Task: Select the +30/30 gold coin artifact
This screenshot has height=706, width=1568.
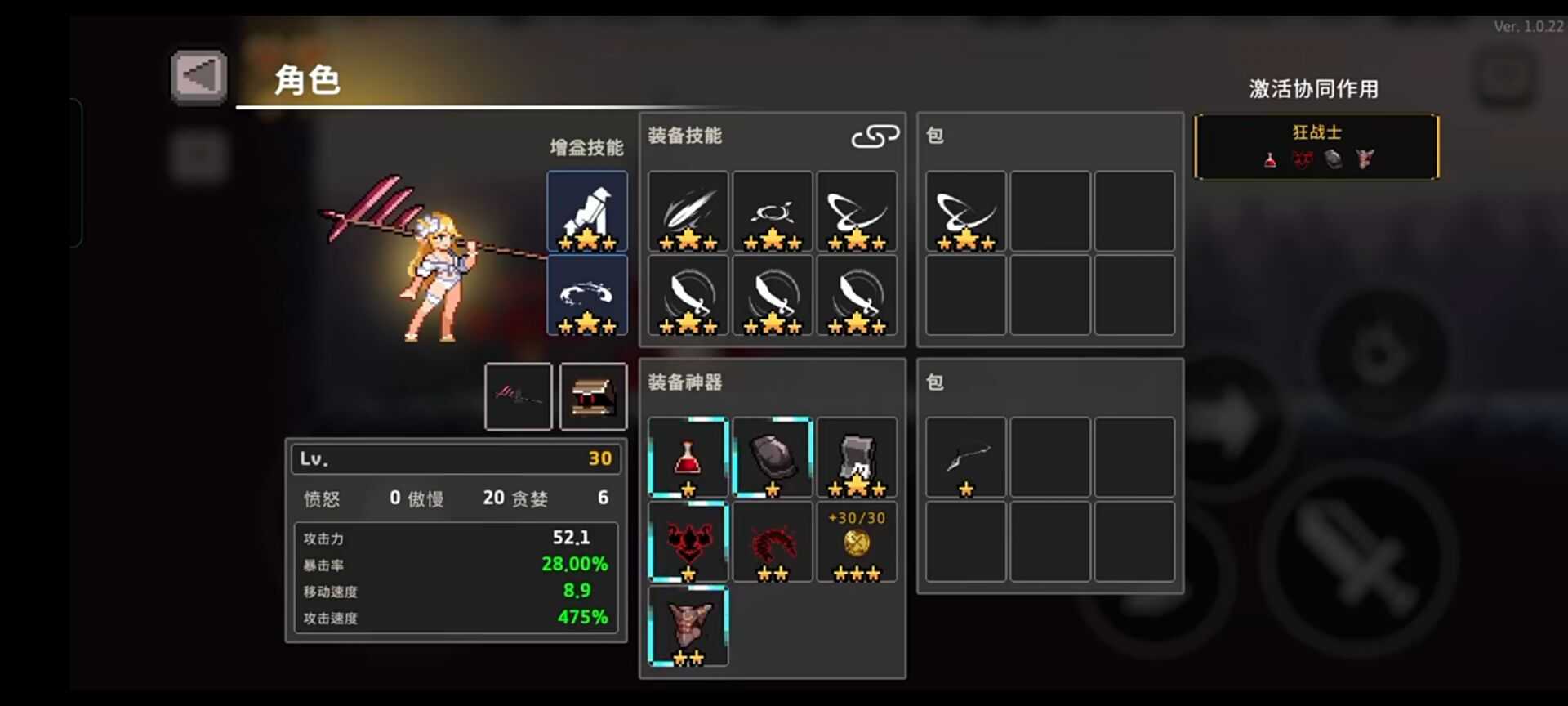Action: click(x=857, y=542)
